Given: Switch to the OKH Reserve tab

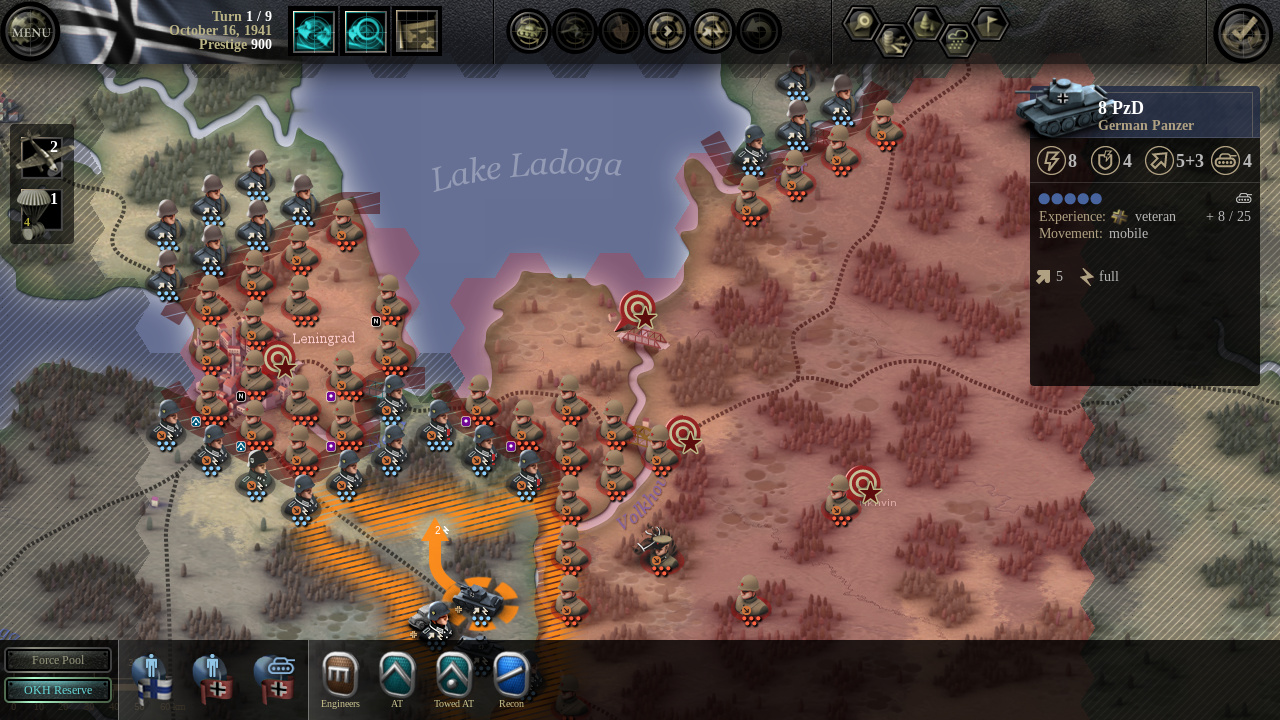Looking at the screenshot, I should click(x=58, y=690).
